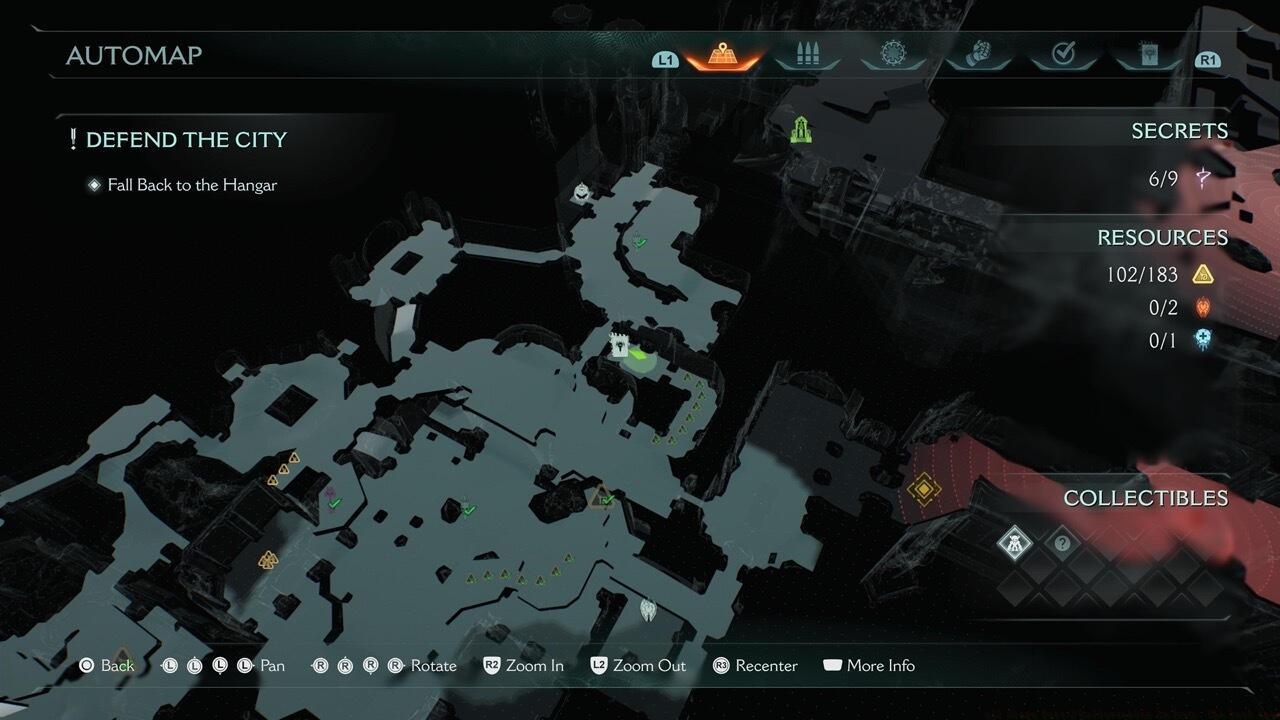
Task: Select the yellow diamond objective marker
Action: click(x=923, y=489)
